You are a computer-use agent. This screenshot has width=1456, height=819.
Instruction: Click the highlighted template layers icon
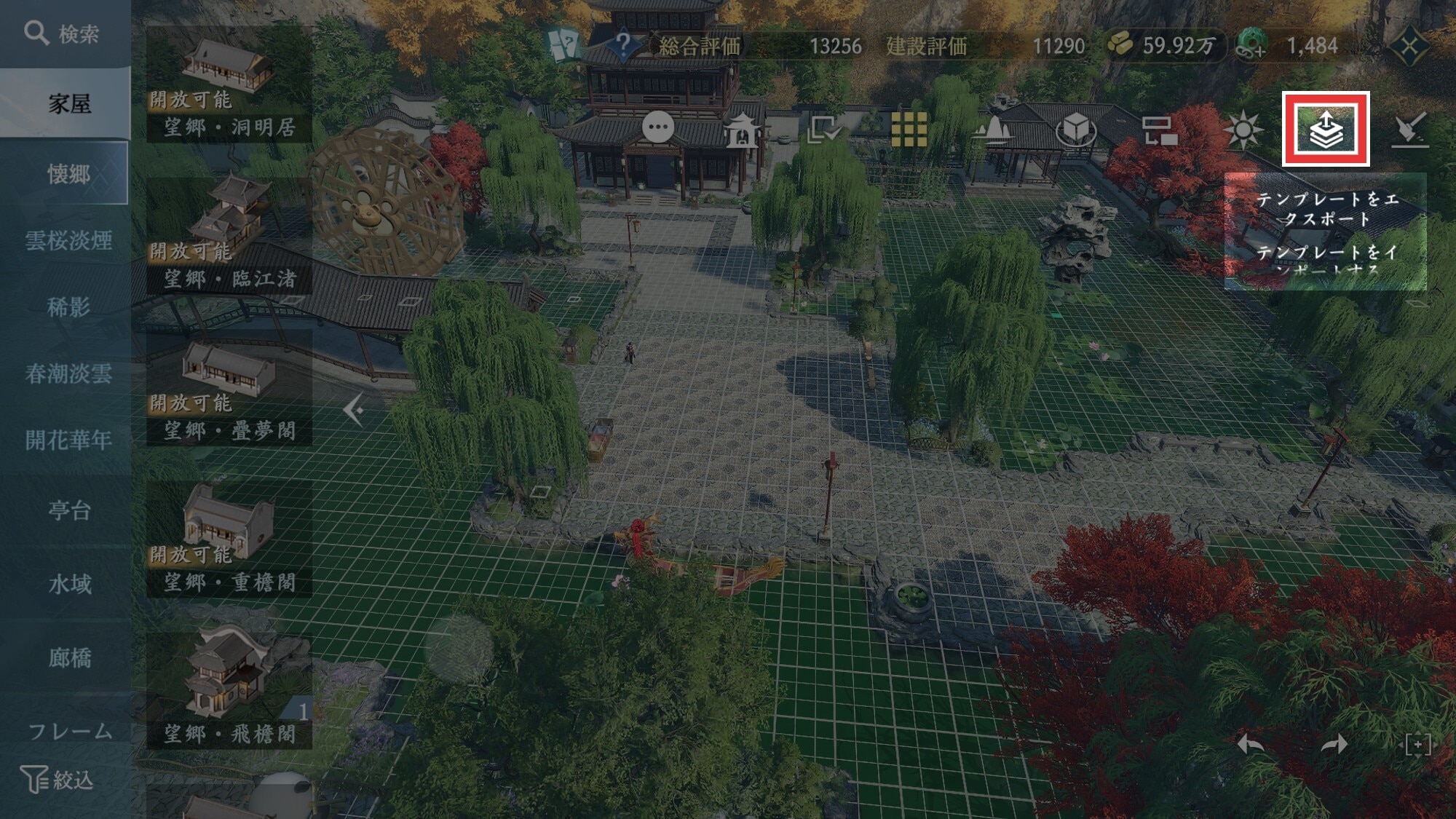(1325, 130)
